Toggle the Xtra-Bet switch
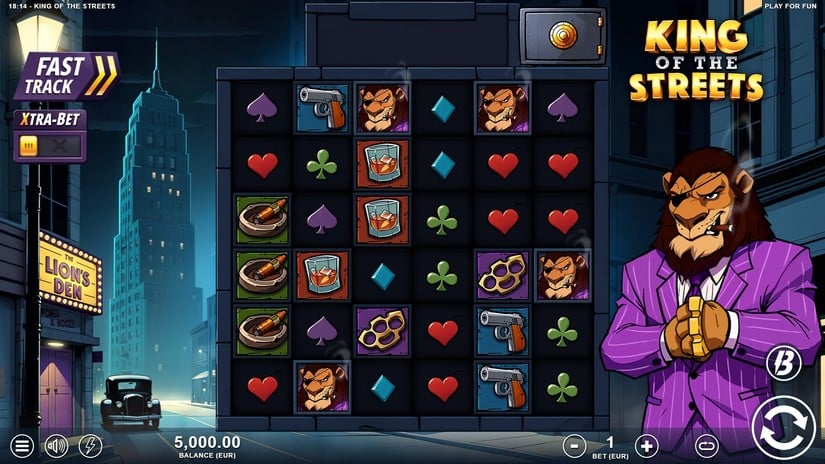This screenshot has height=464, width=825. 48,145
